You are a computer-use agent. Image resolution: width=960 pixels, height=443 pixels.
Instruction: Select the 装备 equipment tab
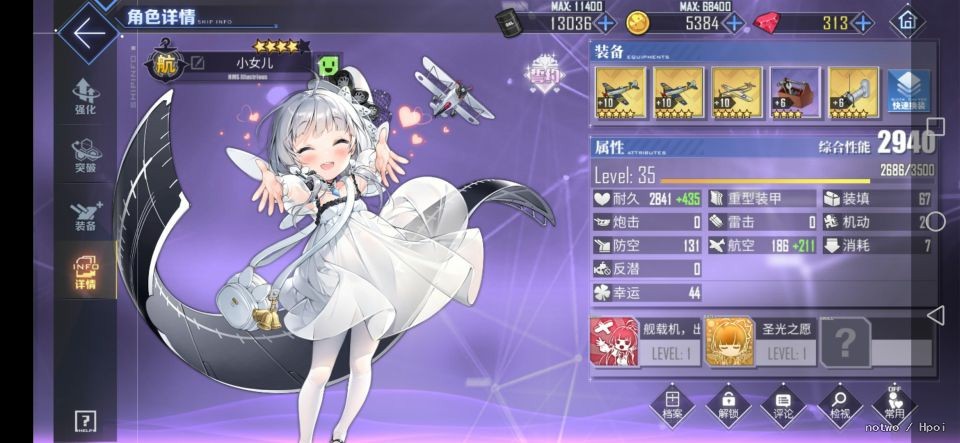86,214
